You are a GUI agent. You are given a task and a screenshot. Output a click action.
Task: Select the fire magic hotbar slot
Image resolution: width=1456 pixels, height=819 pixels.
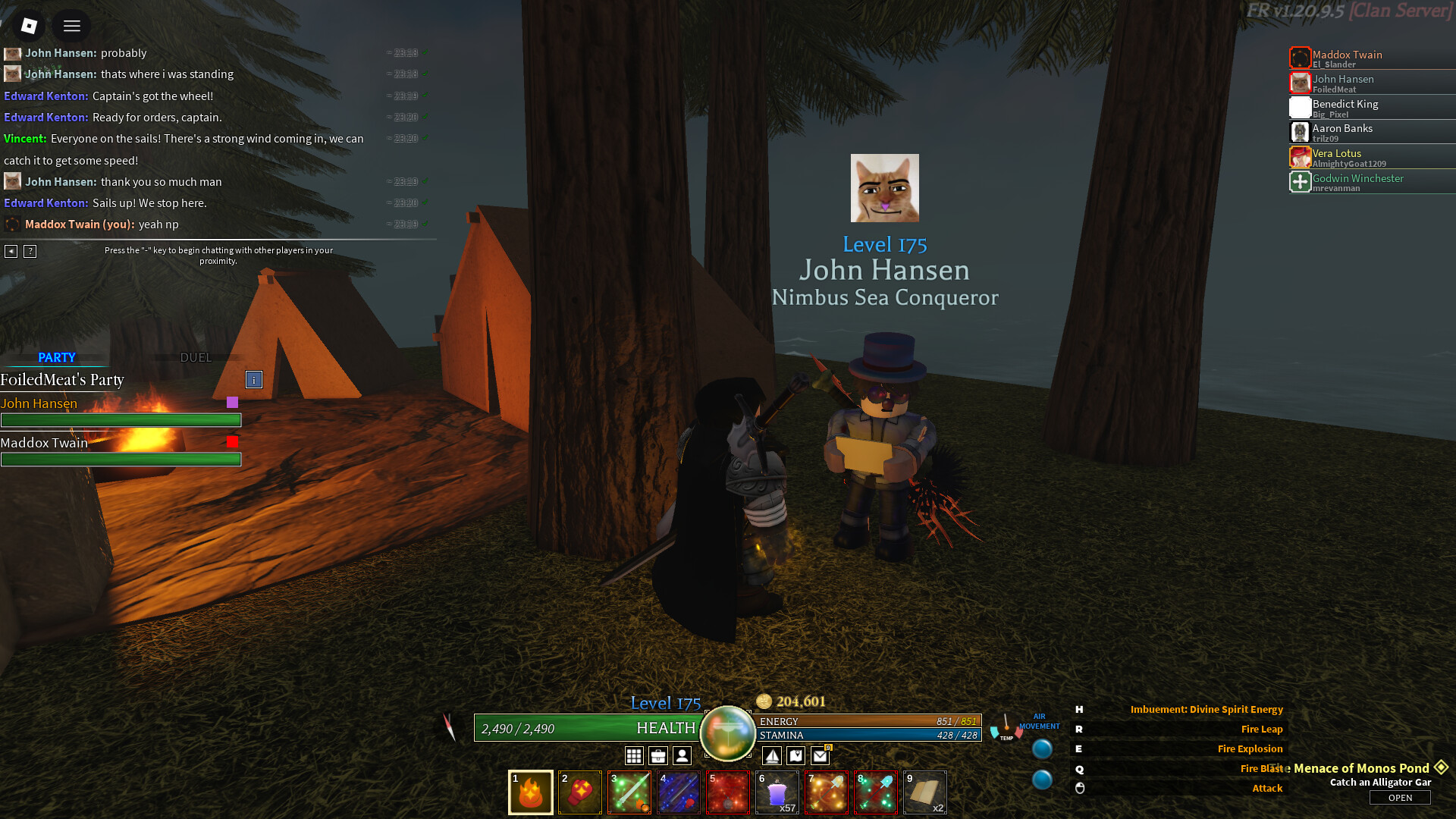pos(531,792)
